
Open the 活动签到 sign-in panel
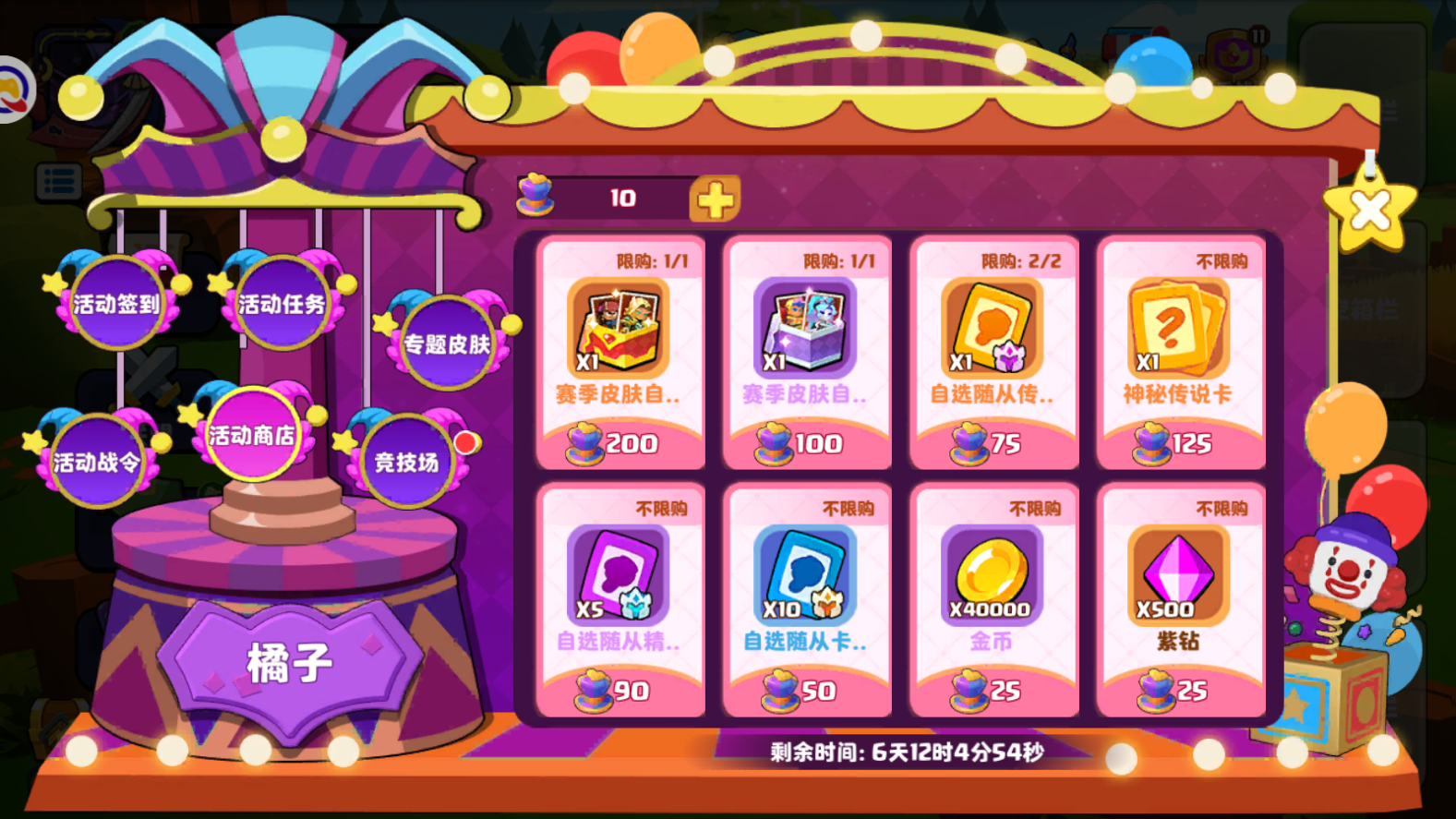(x=114, y=302)
